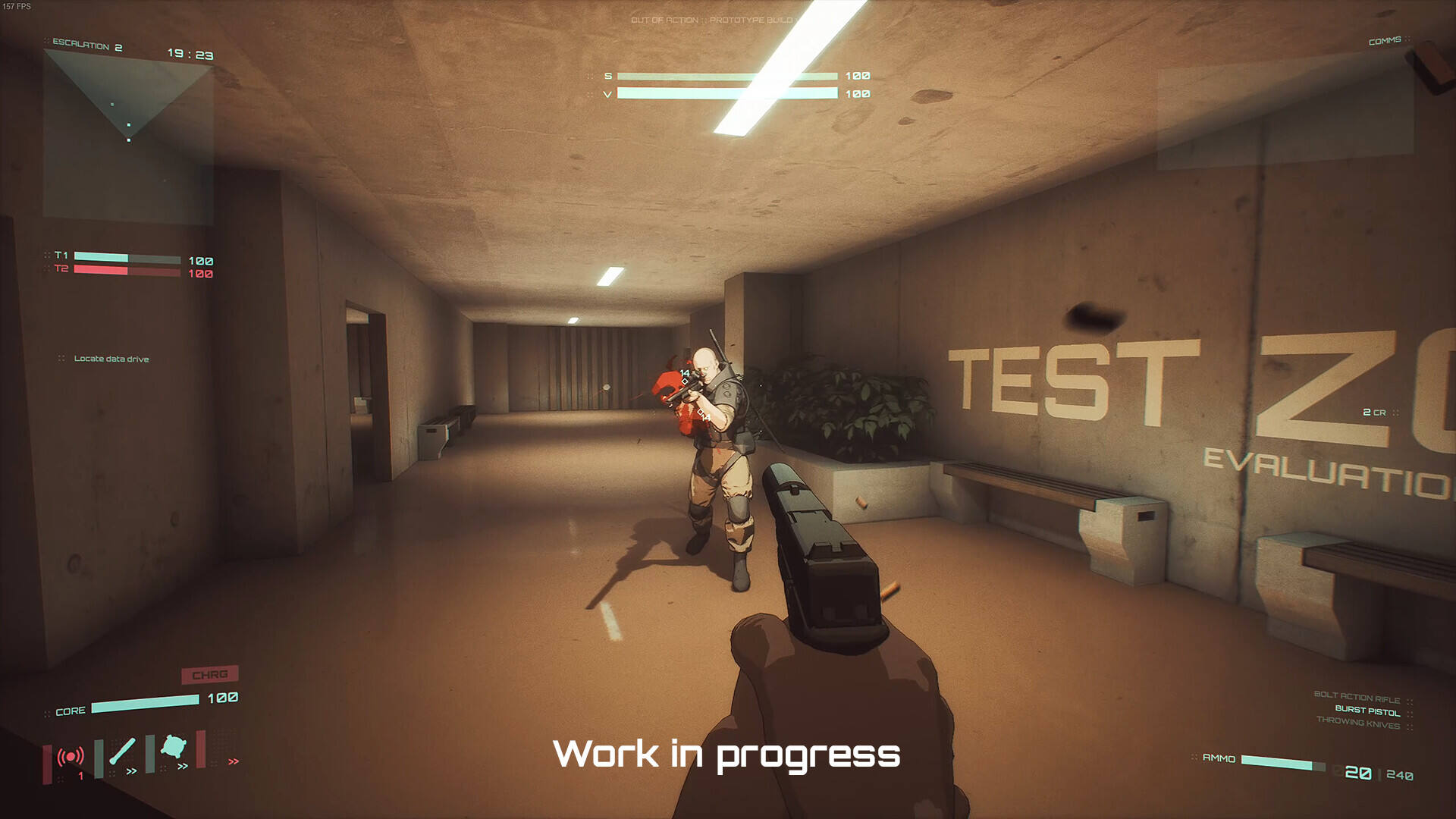Use the round mine gadget icon
Screen dimensions: 1456x819
click(174, 748)
